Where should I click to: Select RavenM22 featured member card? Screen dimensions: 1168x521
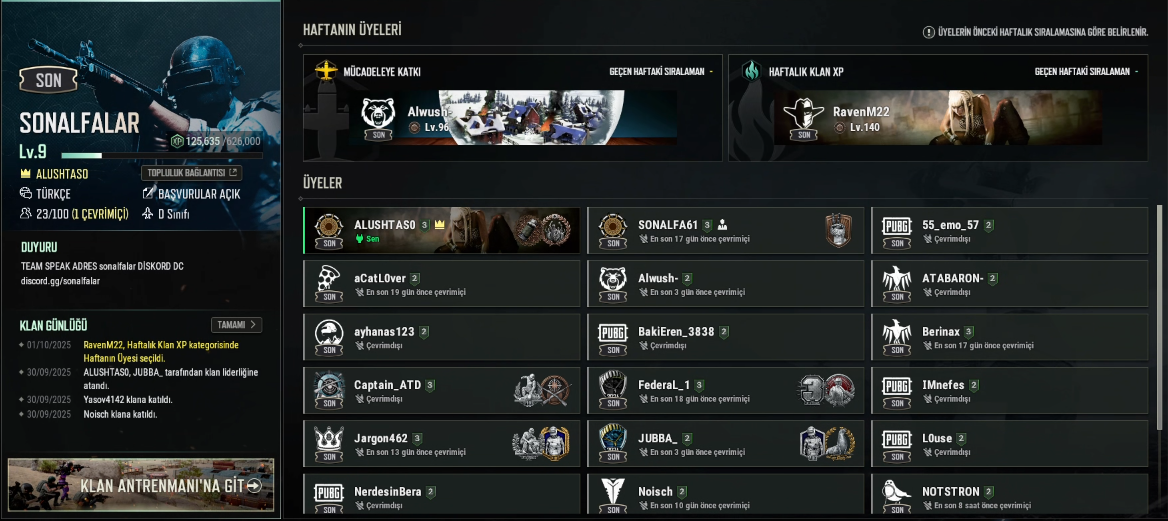pos(937,118)
